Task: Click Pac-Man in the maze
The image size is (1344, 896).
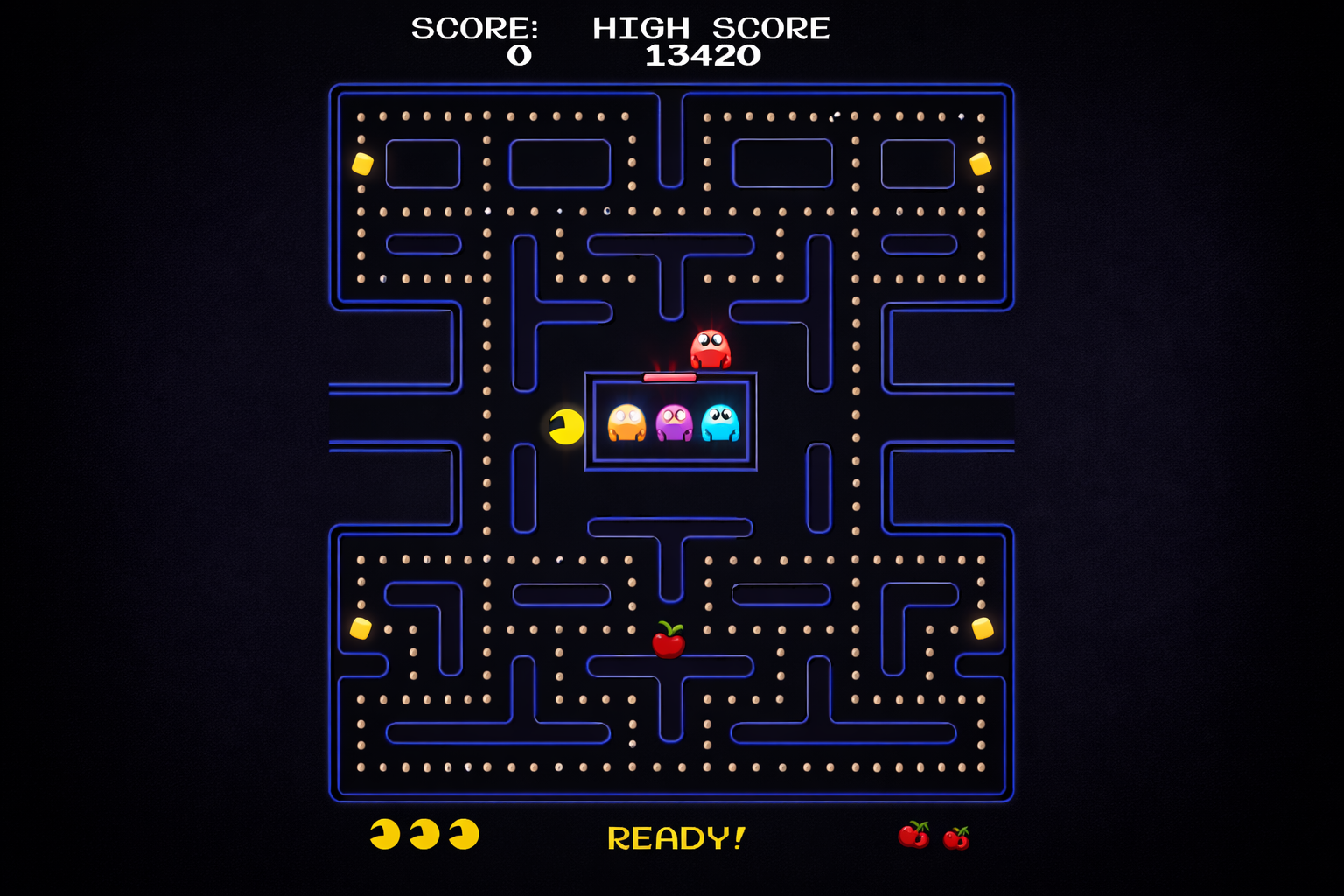Action: point(564,426)
